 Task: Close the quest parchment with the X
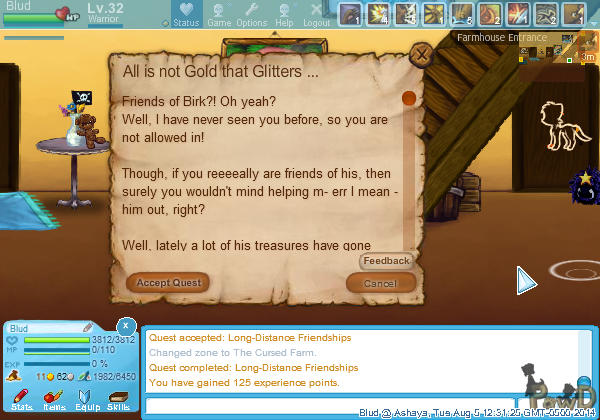click(x=423, y=54)
